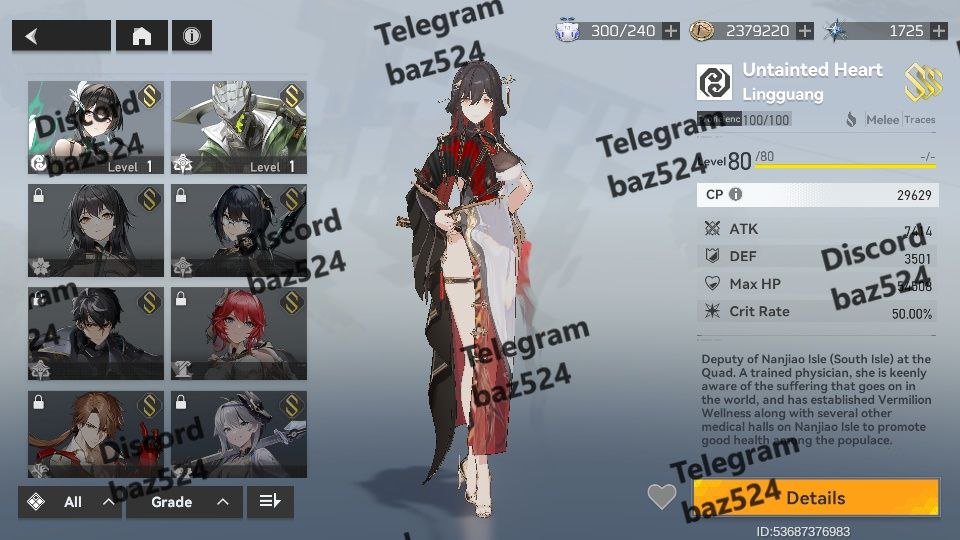
Task: Return to the home screen
Action: (x=142, y=36)
